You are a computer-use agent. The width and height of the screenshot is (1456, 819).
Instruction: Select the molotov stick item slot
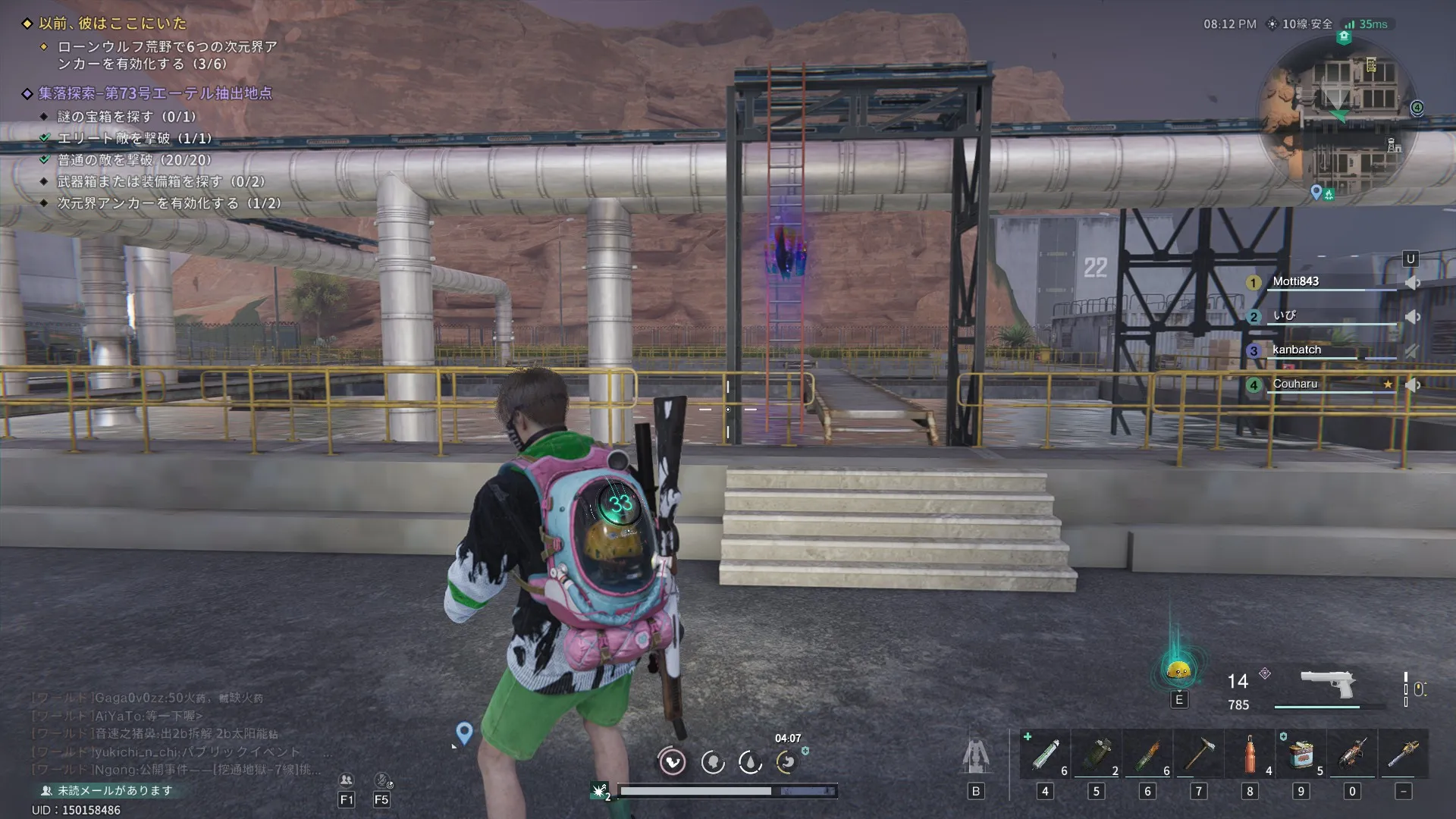[x=1147, y=755]
